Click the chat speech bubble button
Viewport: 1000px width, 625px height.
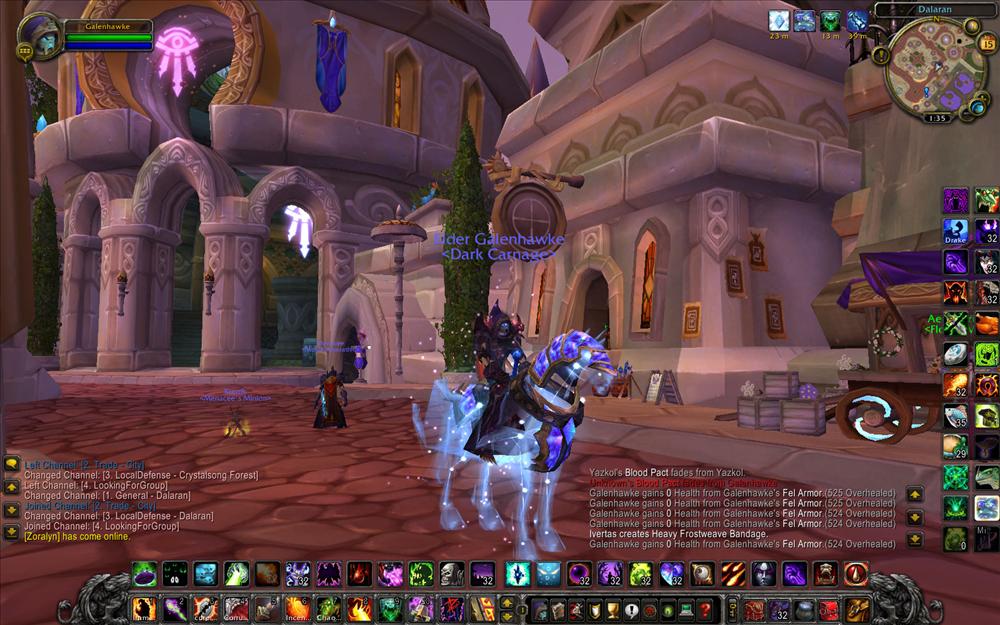[x=12, y=464]
